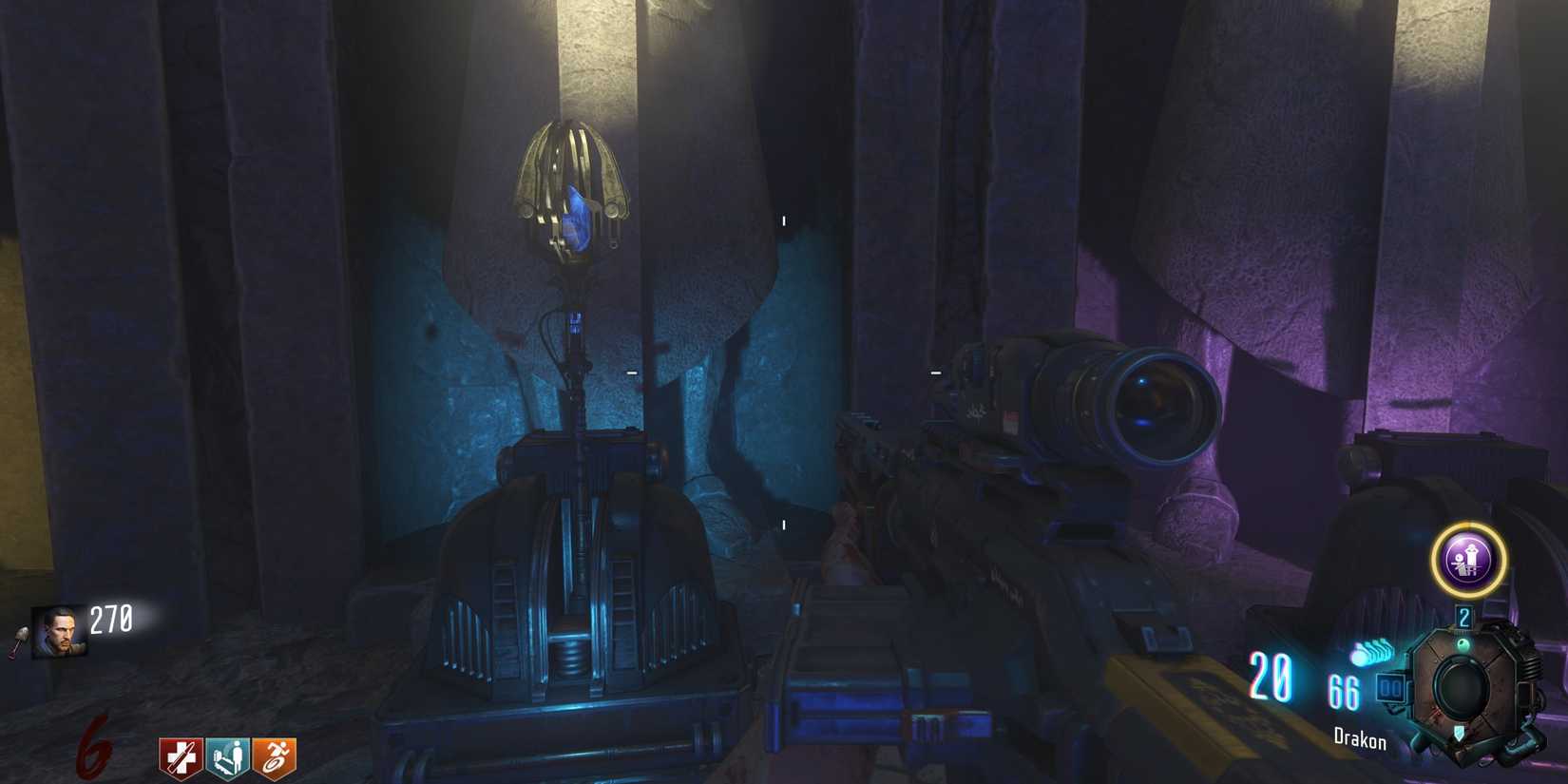The image size is (1568, 784).
Task: Click Richtofen's character portrait
Action: tap(61, 631)
